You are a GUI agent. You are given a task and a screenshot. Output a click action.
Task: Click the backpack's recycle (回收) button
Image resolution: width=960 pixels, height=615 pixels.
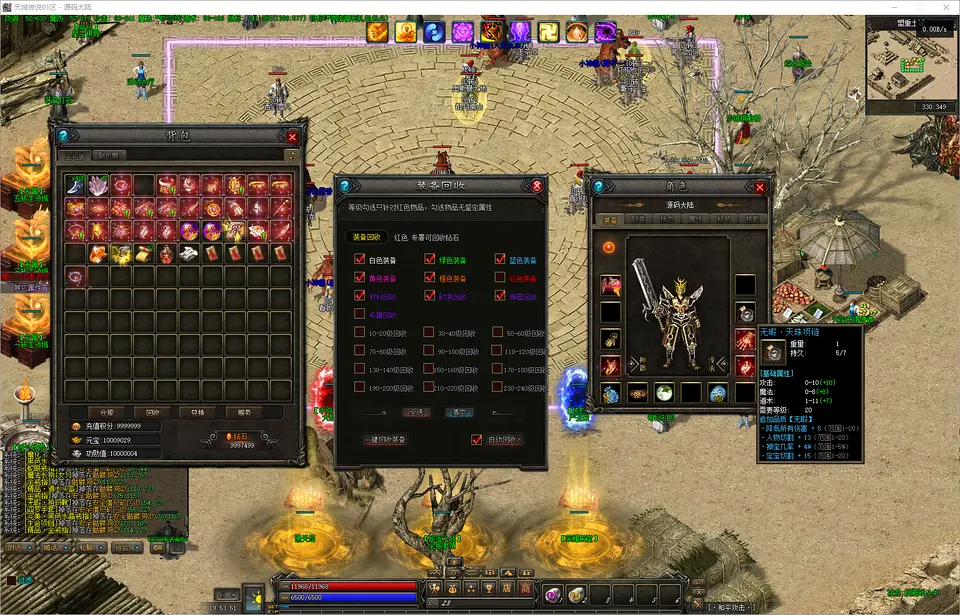(153, 411)
